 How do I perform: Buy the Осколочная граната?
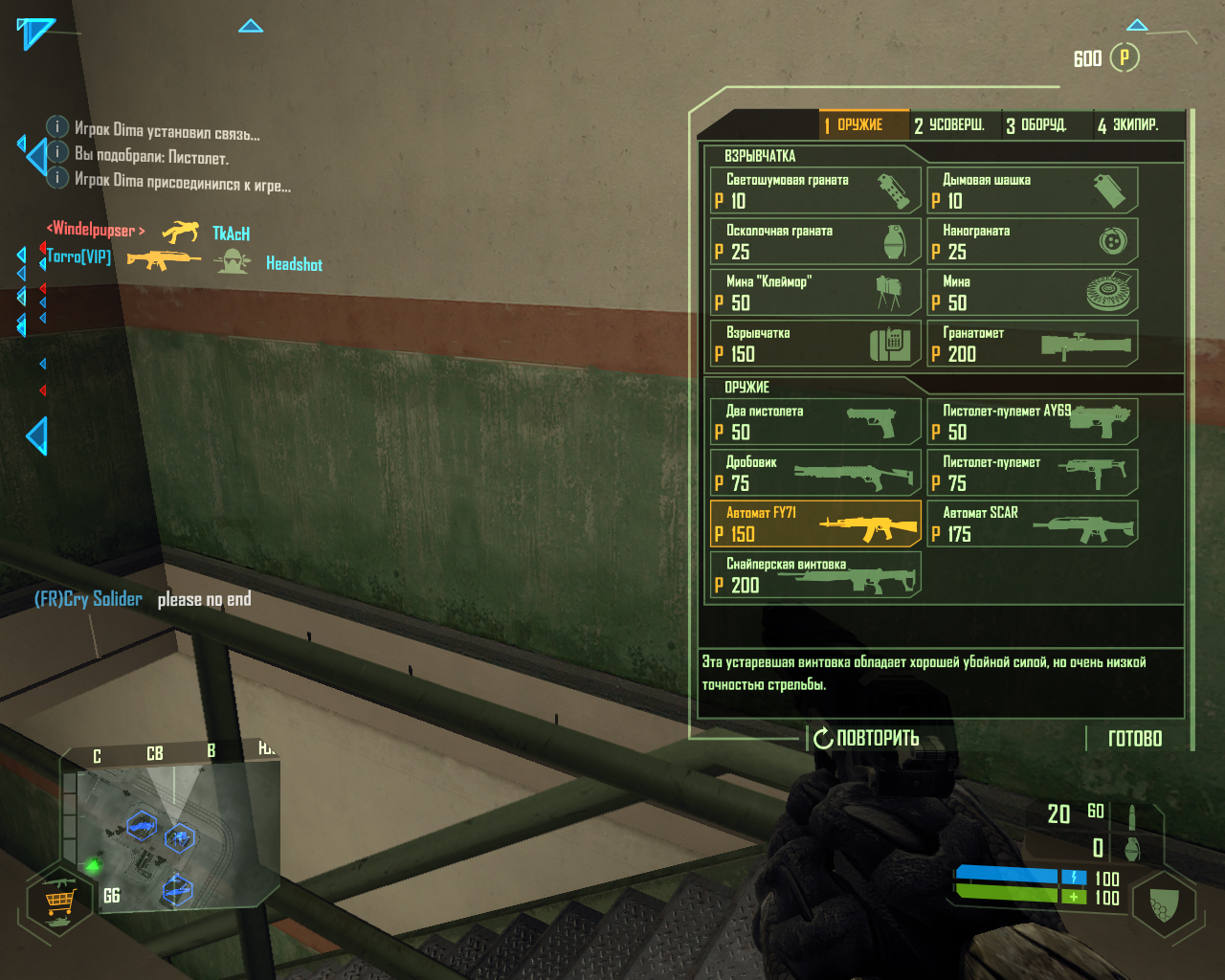(x=814, y=241)
